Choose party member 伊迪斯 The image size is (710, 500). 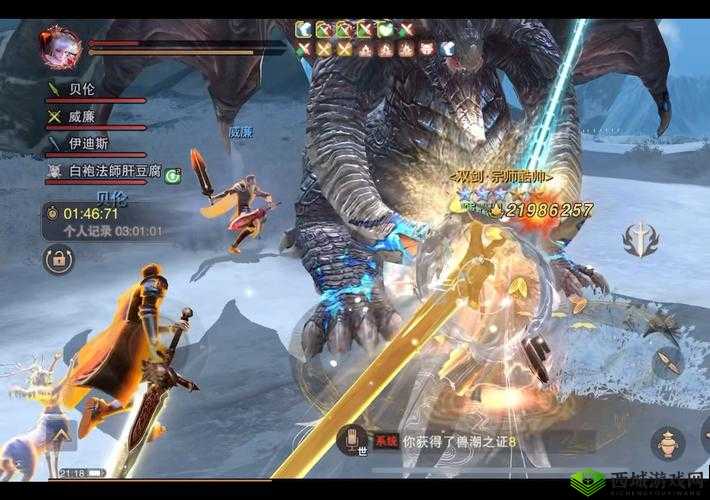(x=86, y=144)
